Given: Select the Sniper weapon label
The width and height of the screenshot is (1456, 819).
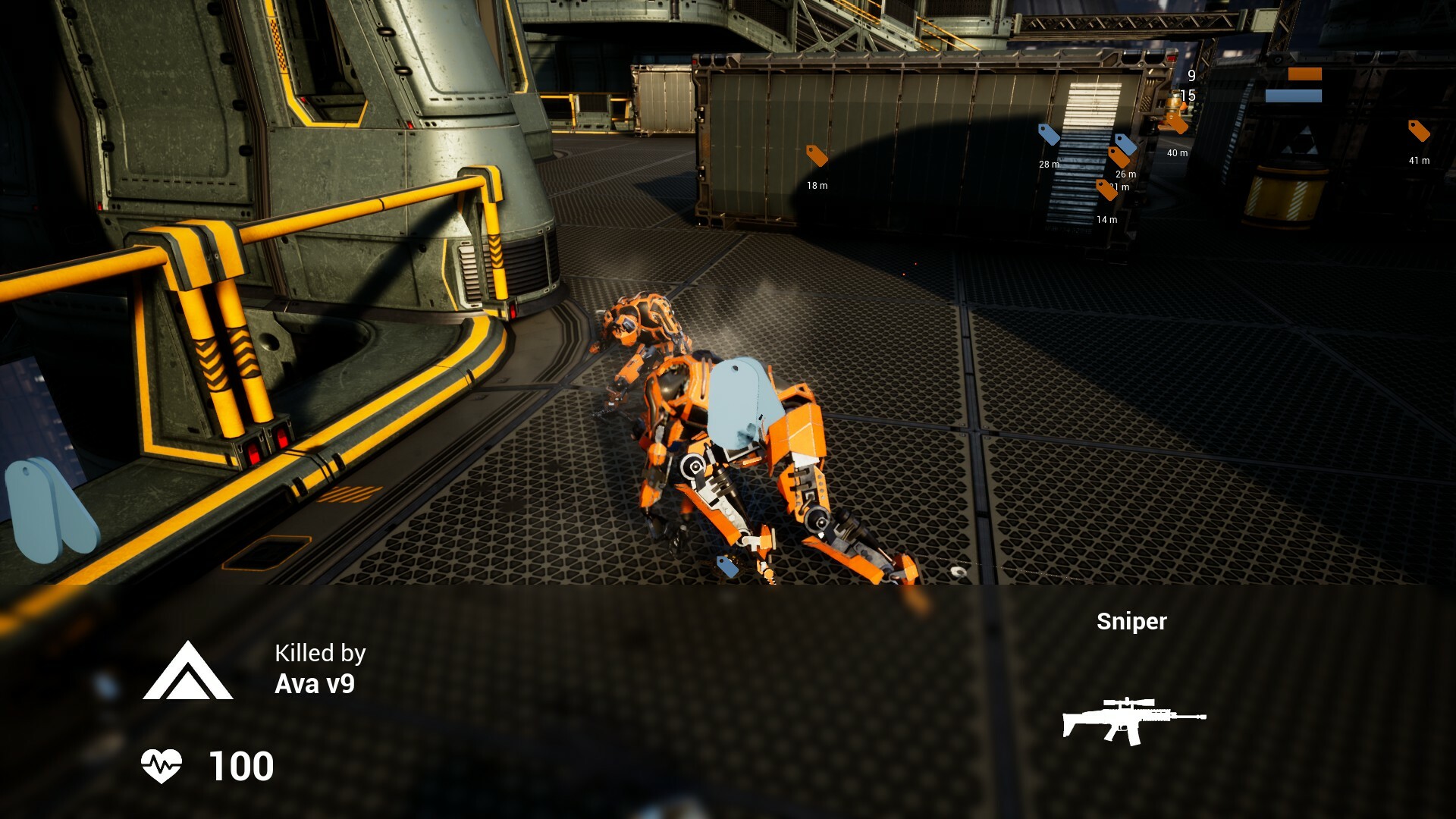Looking at the screenshot, I should (x=1132, y=622).
